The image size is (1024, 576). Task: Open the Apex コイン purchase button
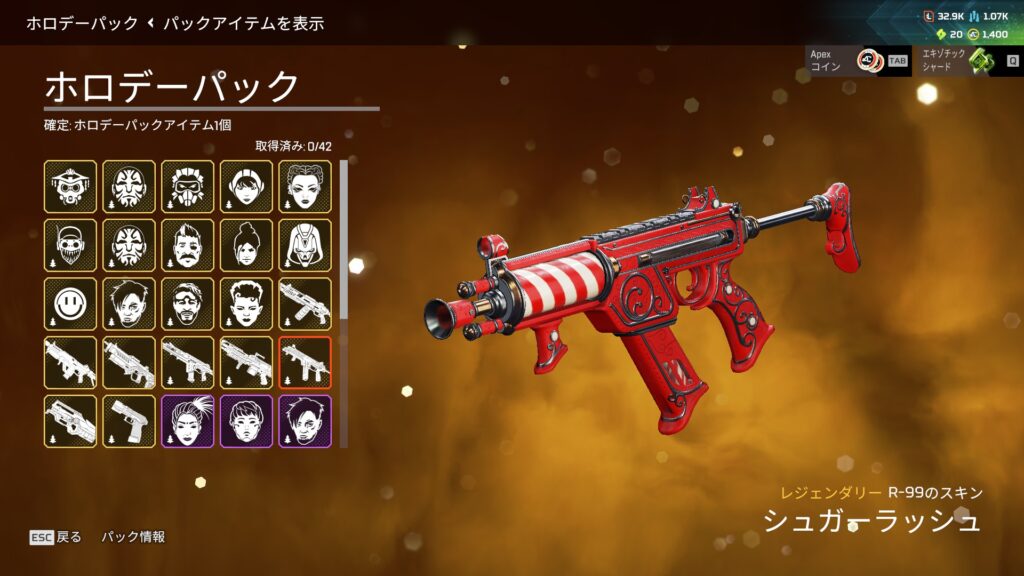click(856, 61)
